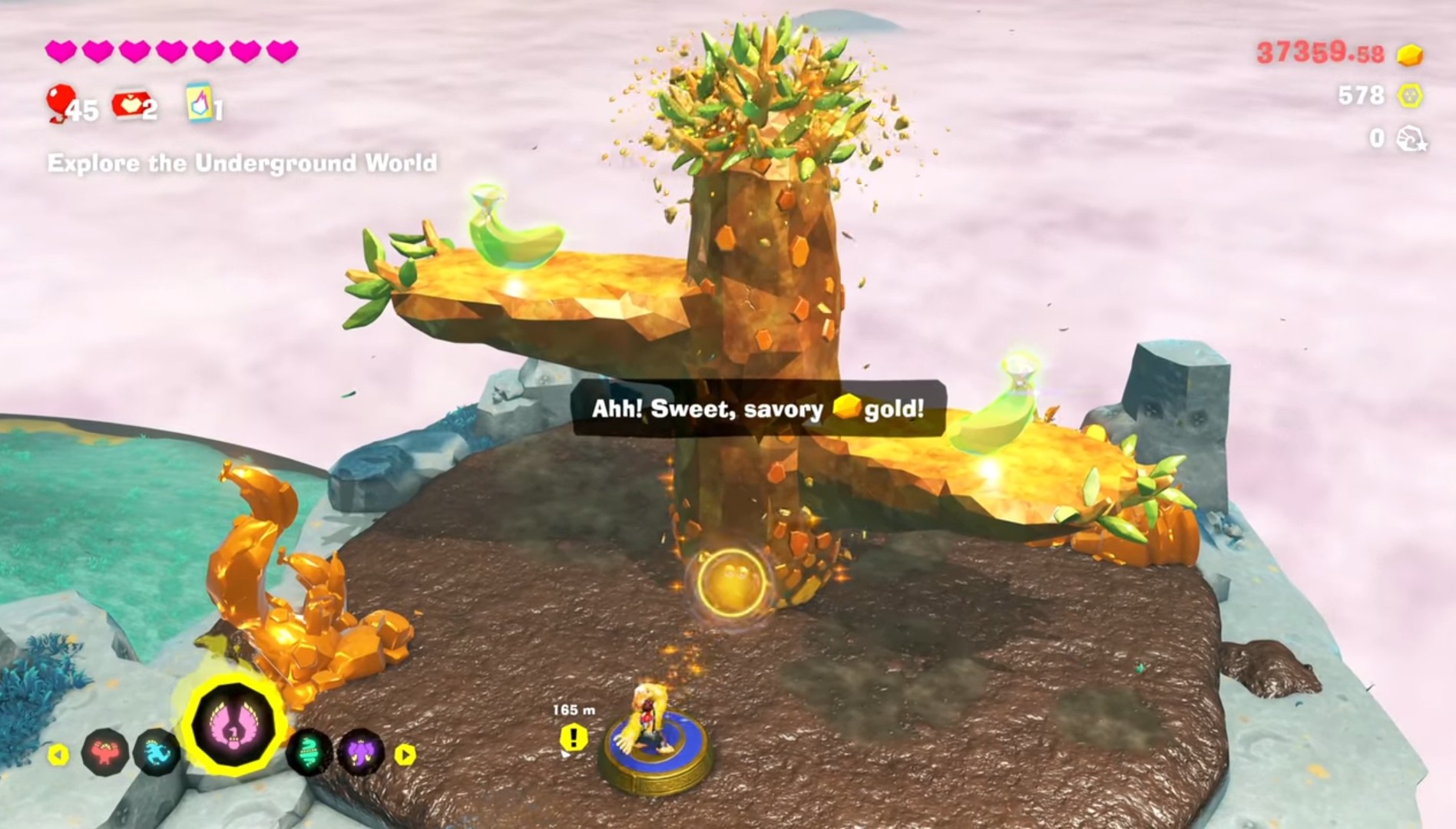Image resolution: width=1456 pixels, height=829 pixels.
Task: Select the yellow exclamation objective marker
Action: [x=573, y=738]
